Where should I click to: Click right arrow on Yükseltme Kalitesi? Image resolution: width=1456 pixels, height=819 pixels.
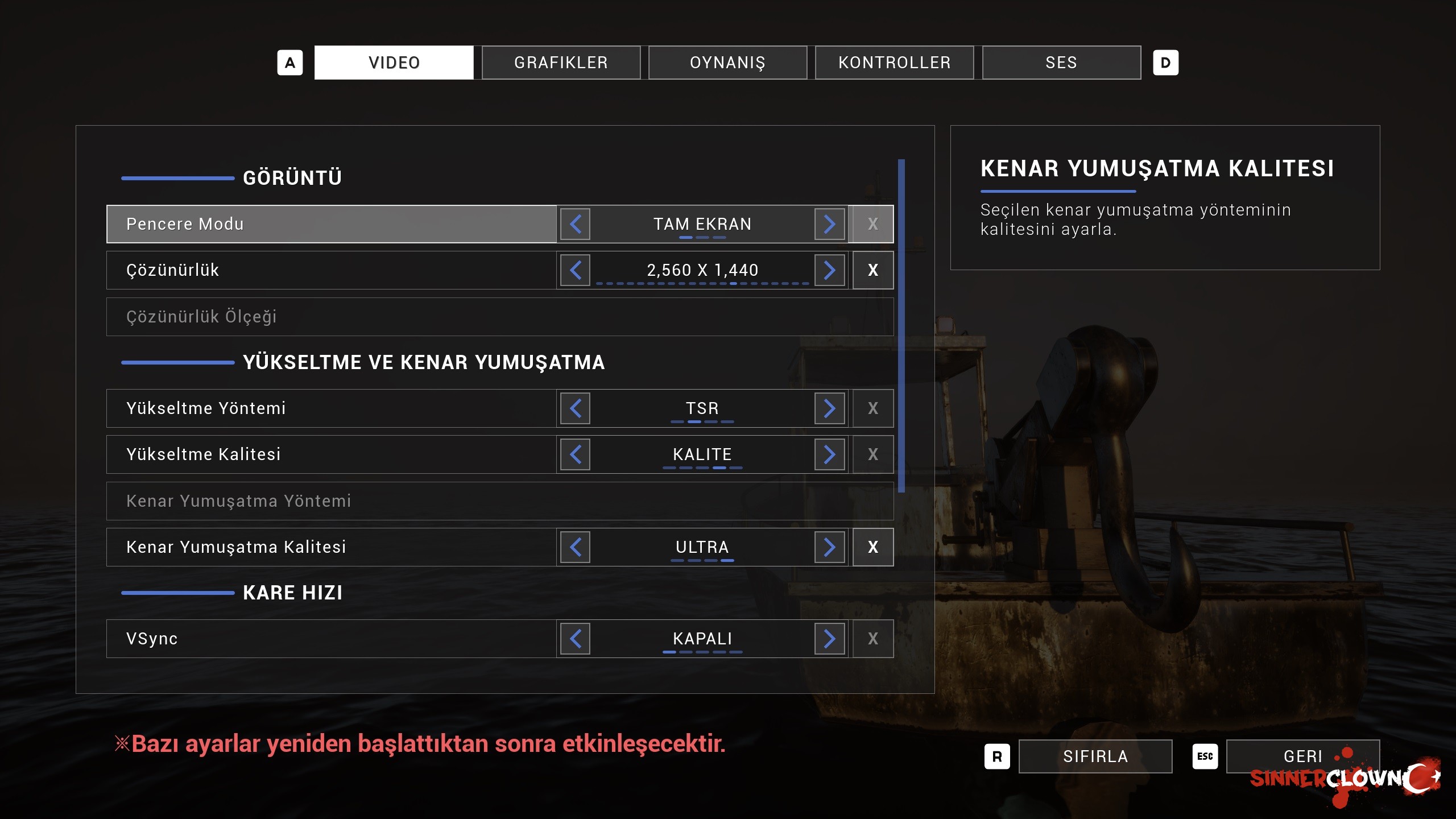click(830, 454)
